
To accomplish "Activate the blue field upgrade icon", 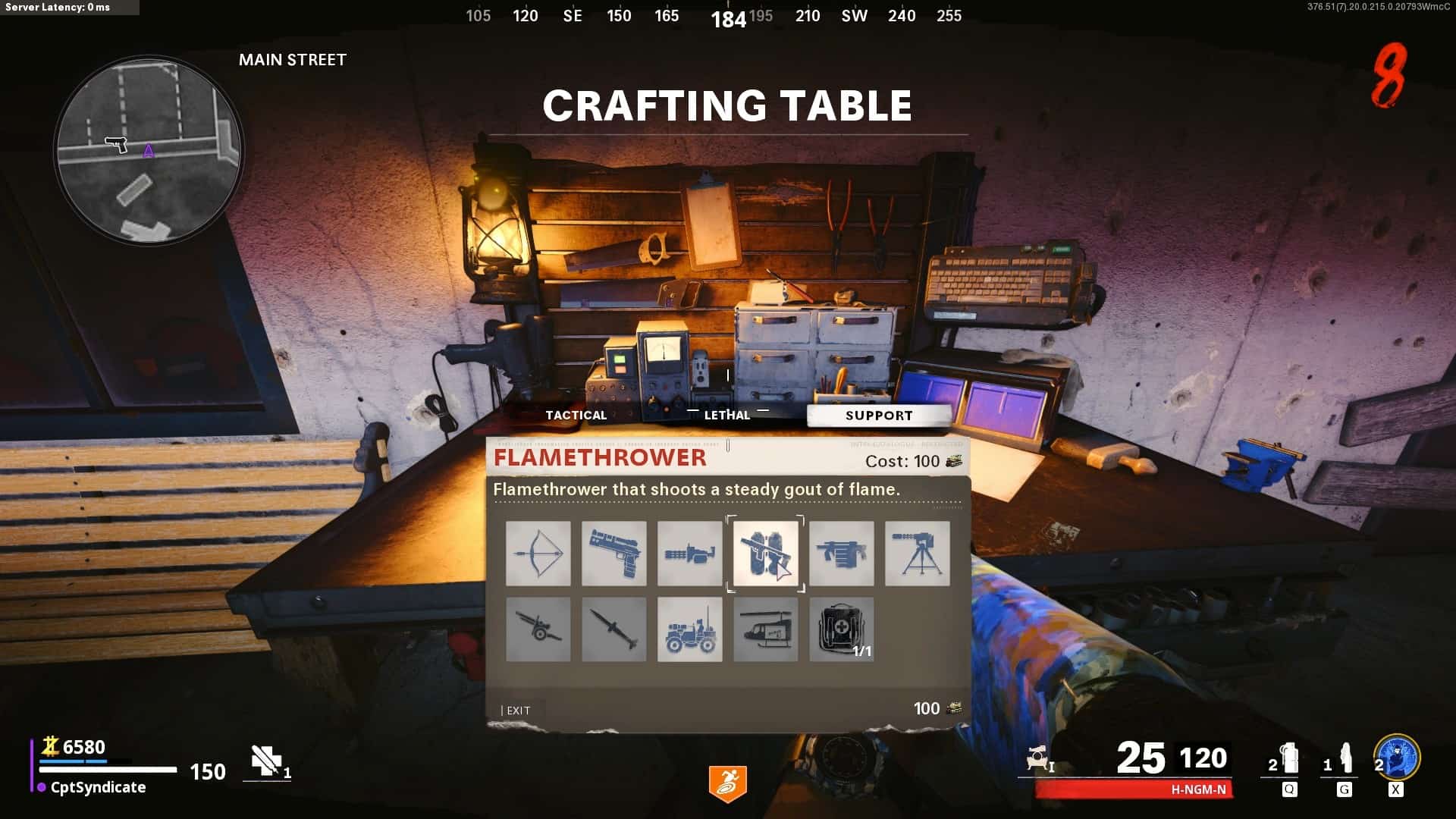I will pyautogui.click(x=1397, y=758).
